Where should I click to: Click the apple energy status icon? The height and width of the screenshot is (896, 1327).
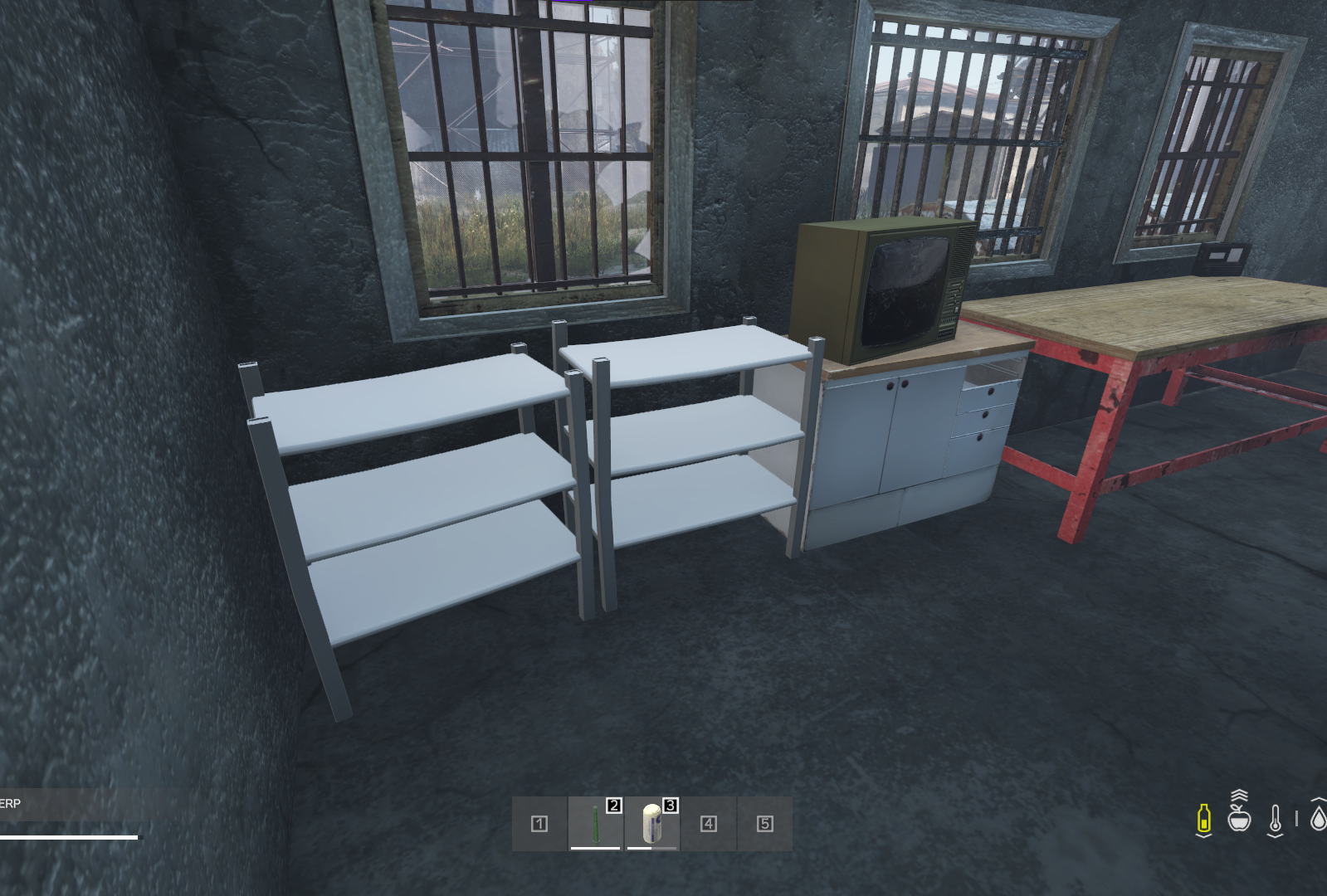pyautogui.click(x=1240, y=820)
